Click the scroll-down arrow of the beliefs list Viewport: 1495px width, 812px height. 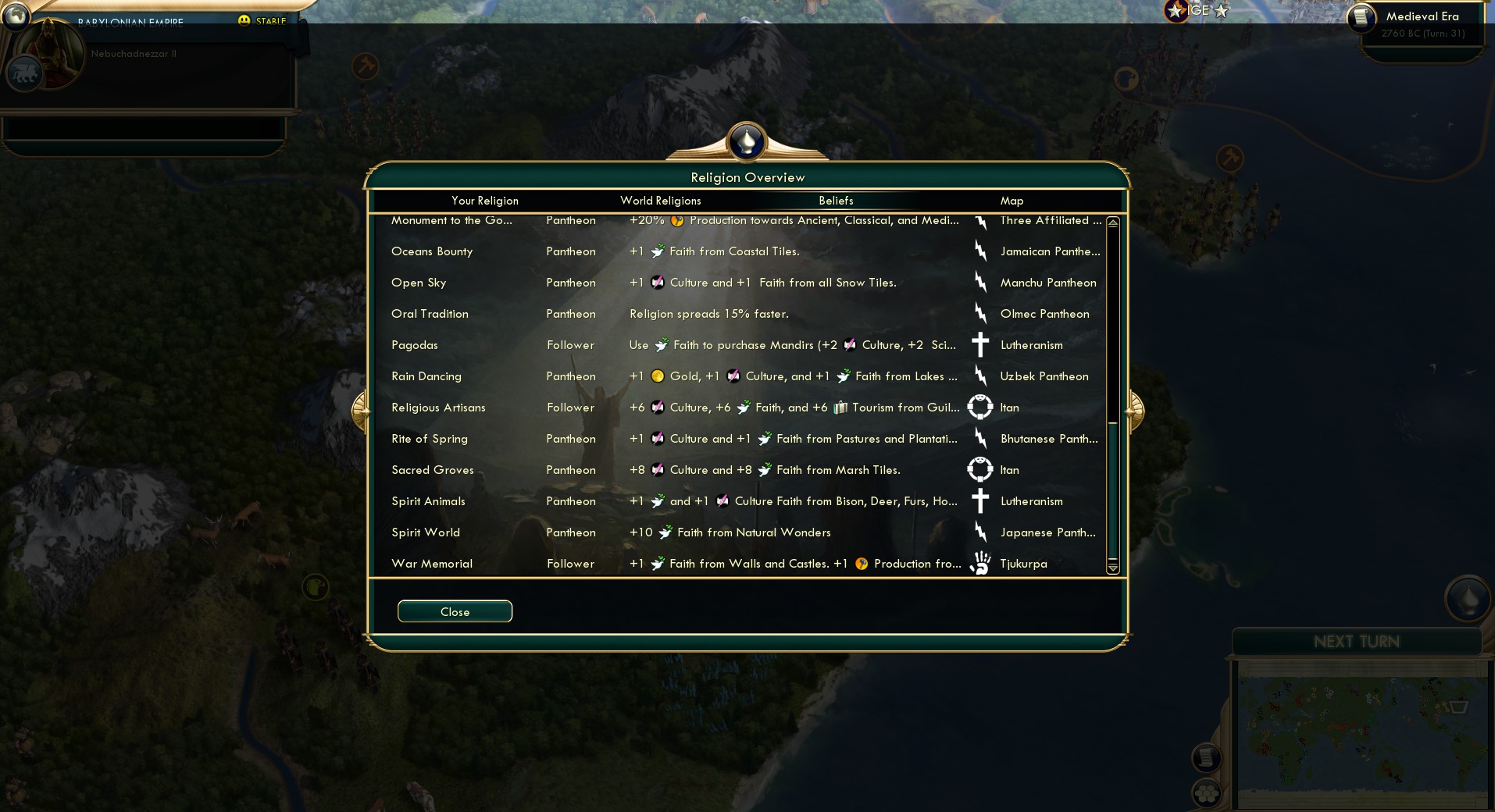point(1112,569)
